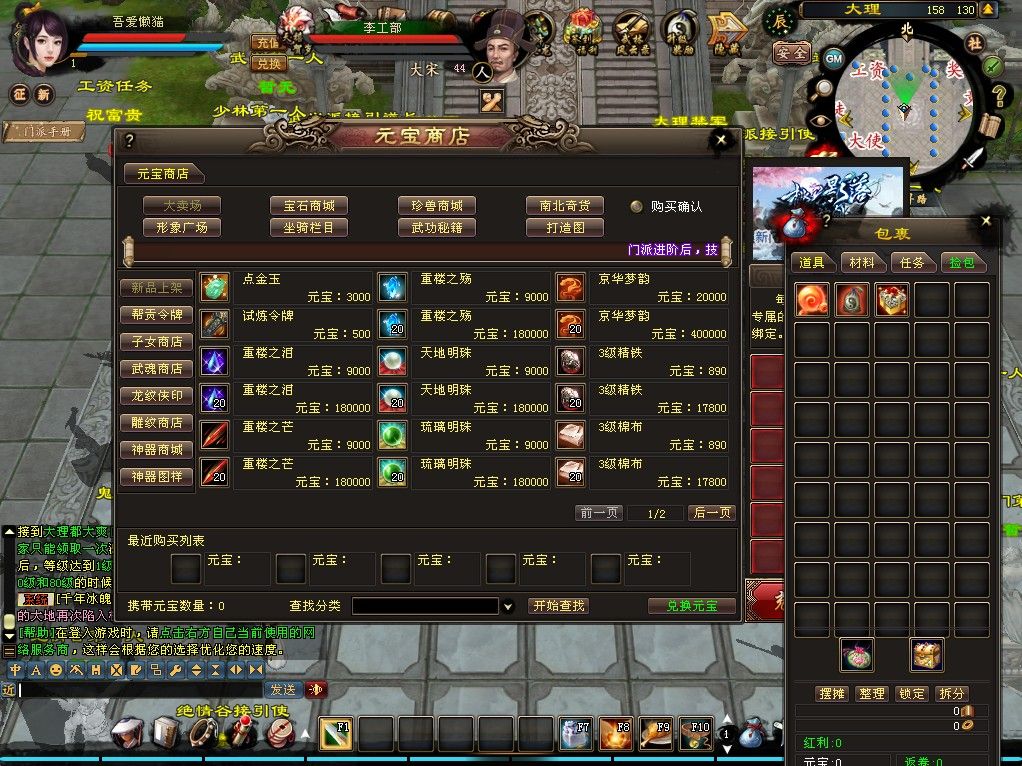
Task: Open the 珍兽商城 category
Action: [436, 205]
